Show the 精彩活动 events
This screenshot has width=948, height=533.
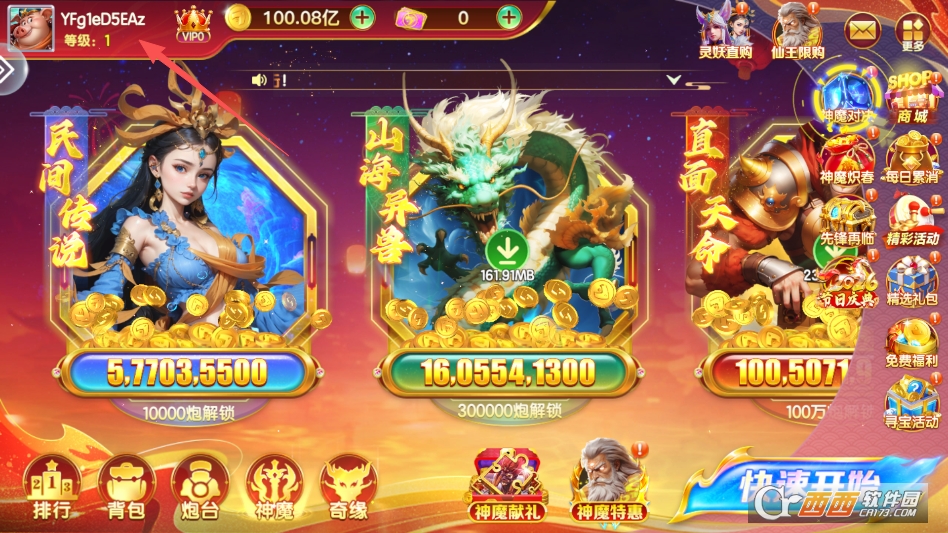coord(911,220)
